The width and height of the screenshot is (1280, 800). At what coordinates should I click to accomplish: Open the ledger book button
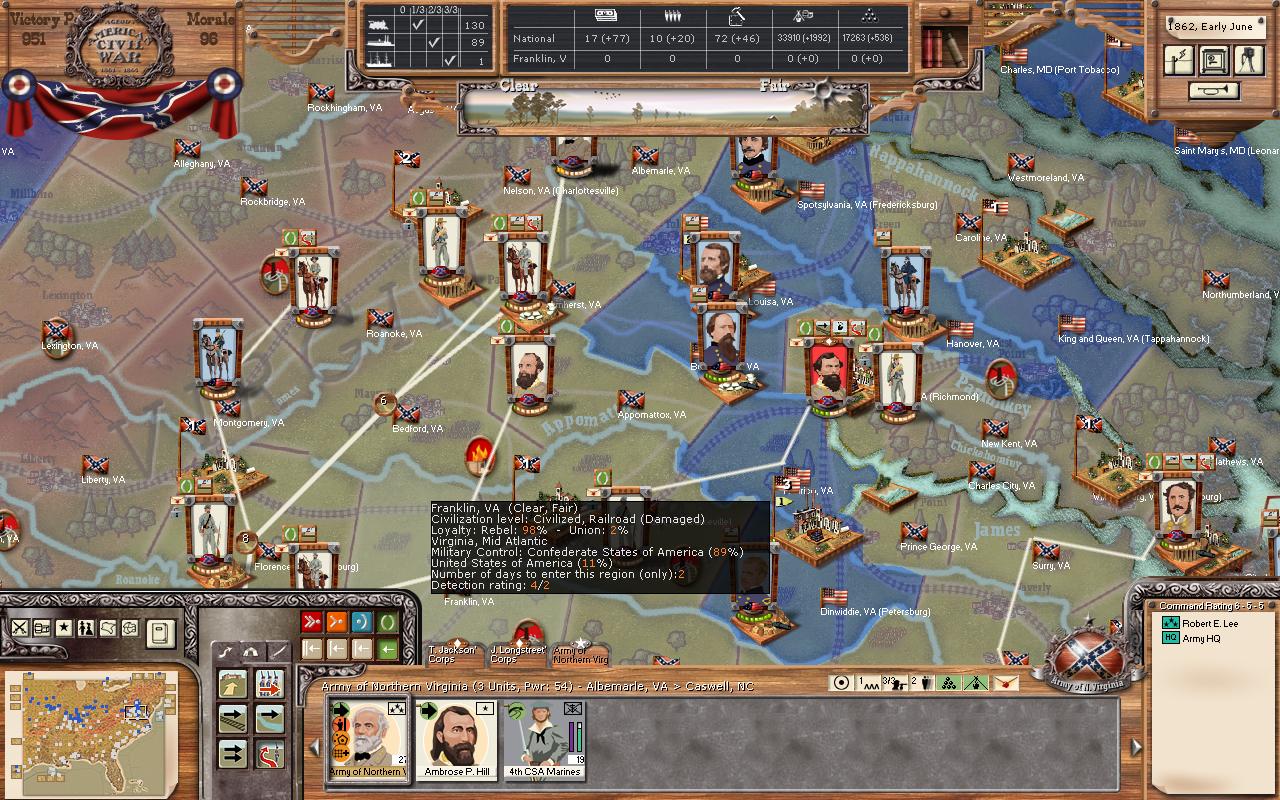(160, 631)
